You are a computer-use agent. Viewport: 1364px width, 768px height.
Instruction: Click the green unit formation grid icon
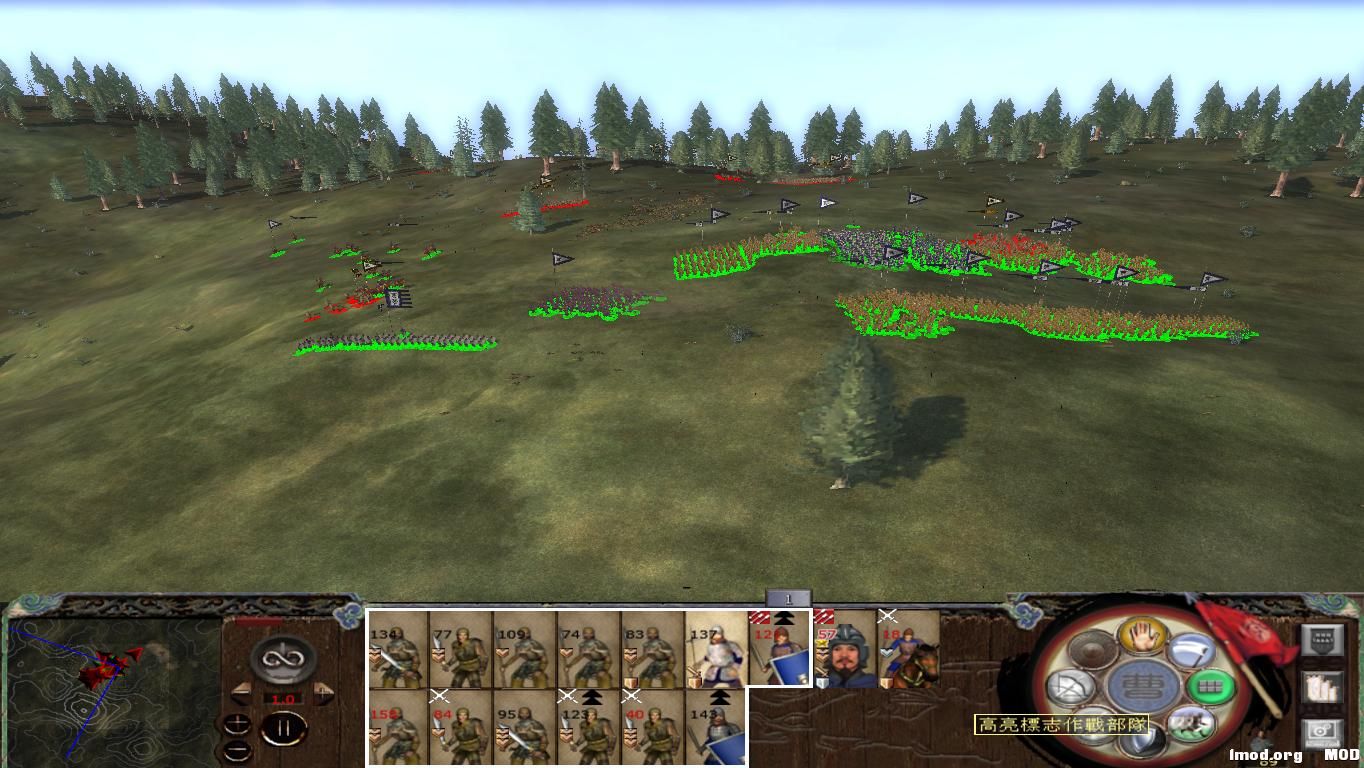pyautogui.click(x=1208, y=686)
